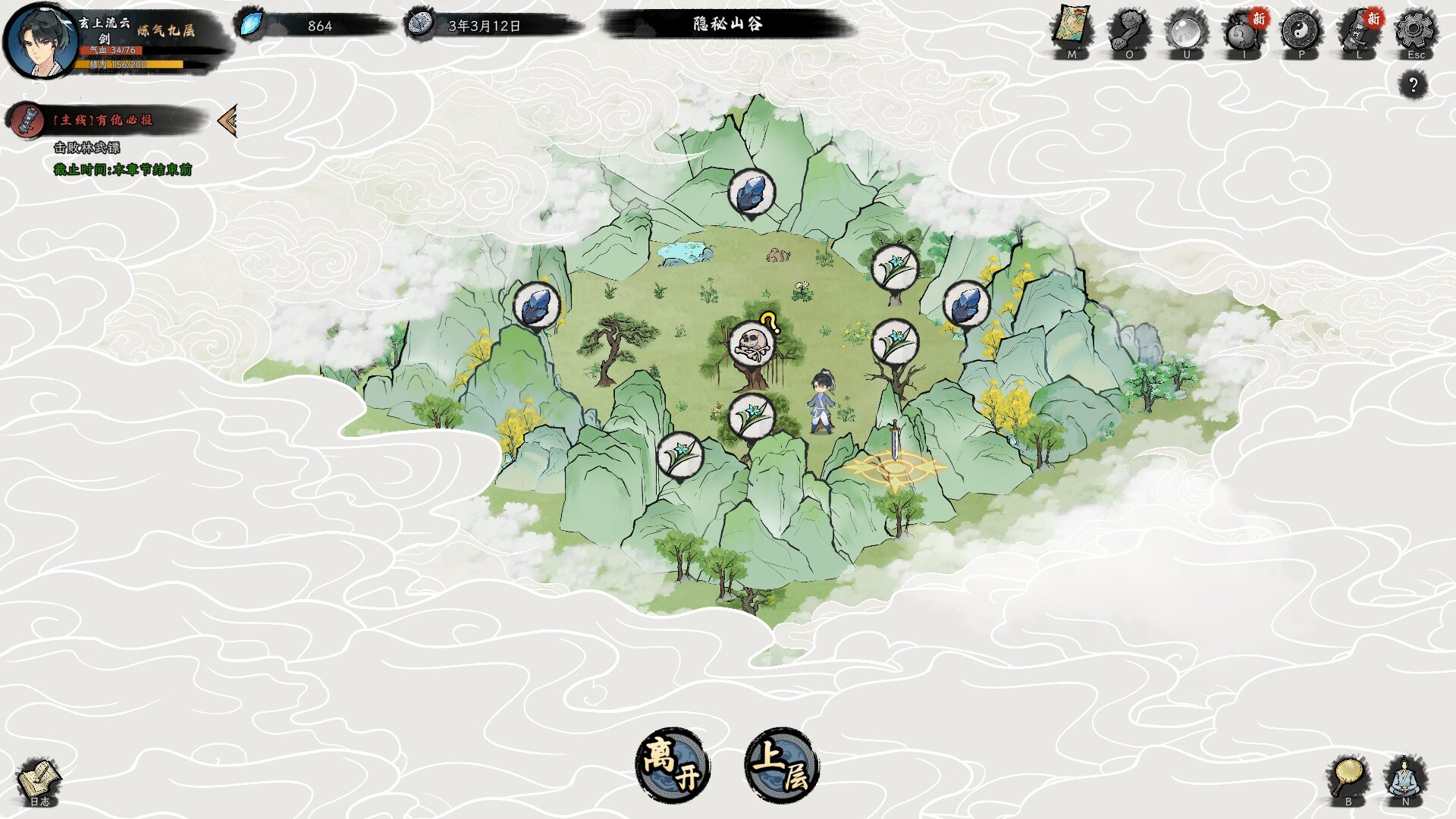
Task: Open the 日志 journal book
Action: [39, 781]
